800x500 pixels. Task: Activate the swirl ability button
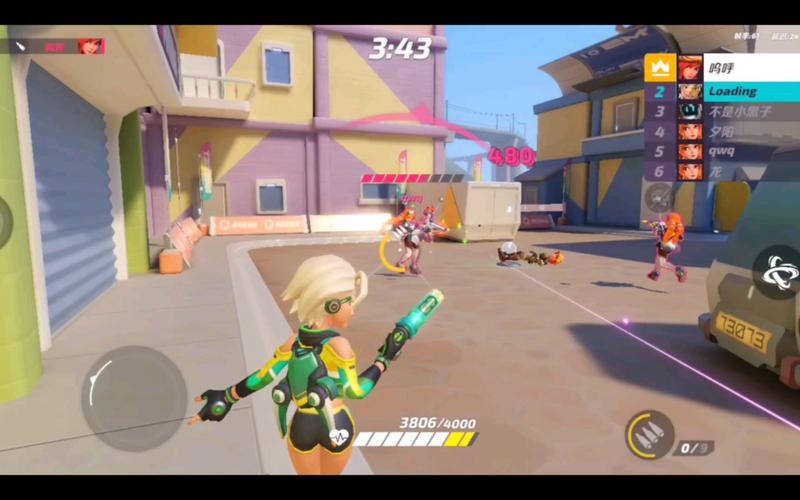[x=777, y=271]
